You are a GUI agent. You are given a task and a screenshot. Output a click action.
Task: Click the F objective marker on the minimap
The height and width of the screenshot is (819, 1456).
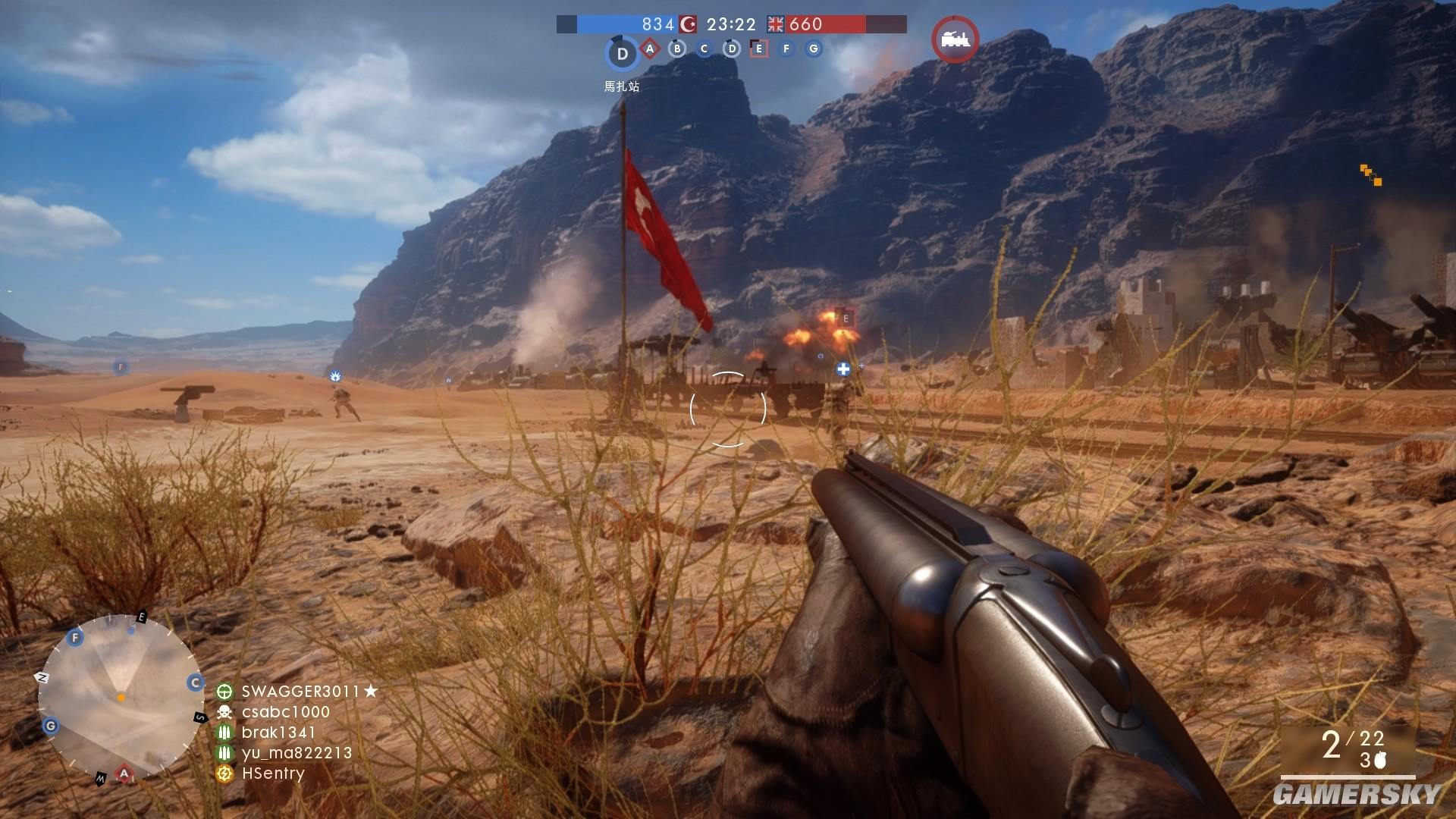75,638
